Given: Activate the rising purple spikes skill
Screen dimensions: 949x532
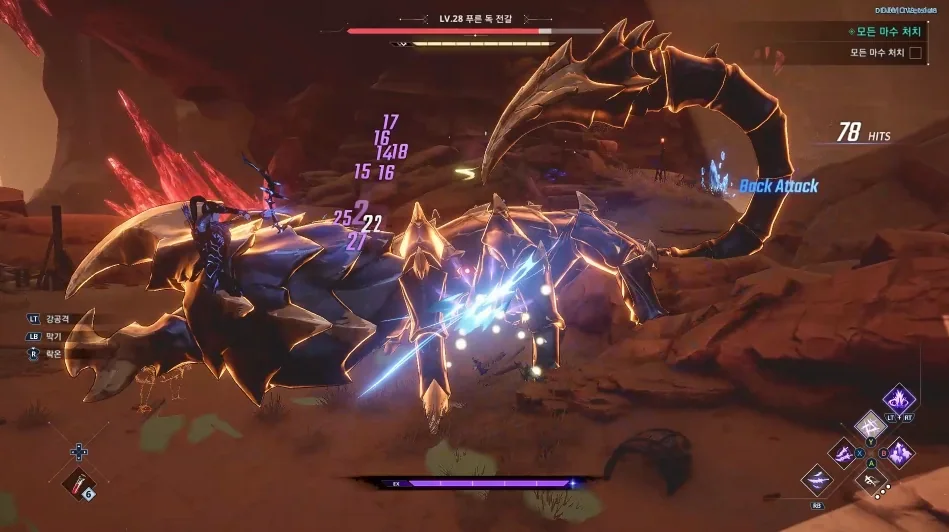Looking at the screenshot, I should tap(899, 453).
